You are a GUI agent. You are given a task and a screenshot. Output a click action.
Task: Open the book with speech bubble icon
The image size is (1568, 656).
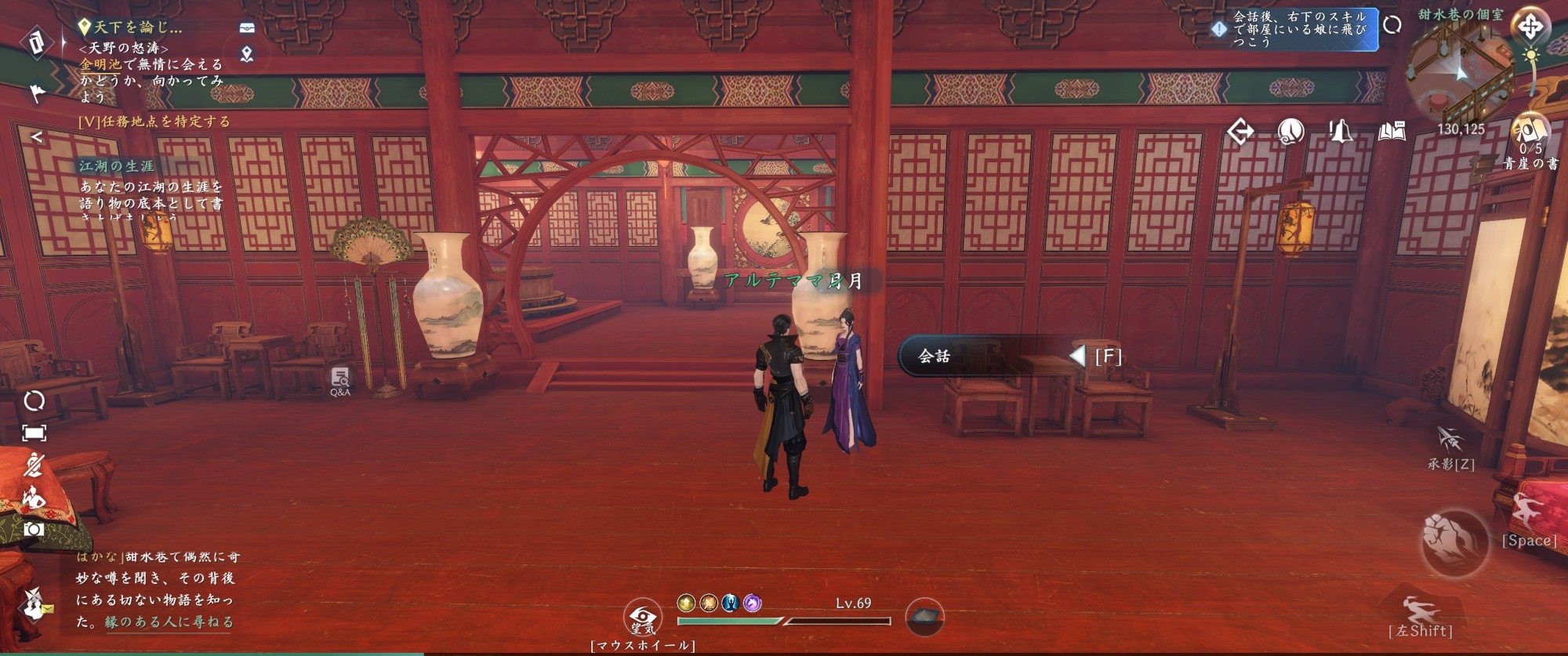1392,131
